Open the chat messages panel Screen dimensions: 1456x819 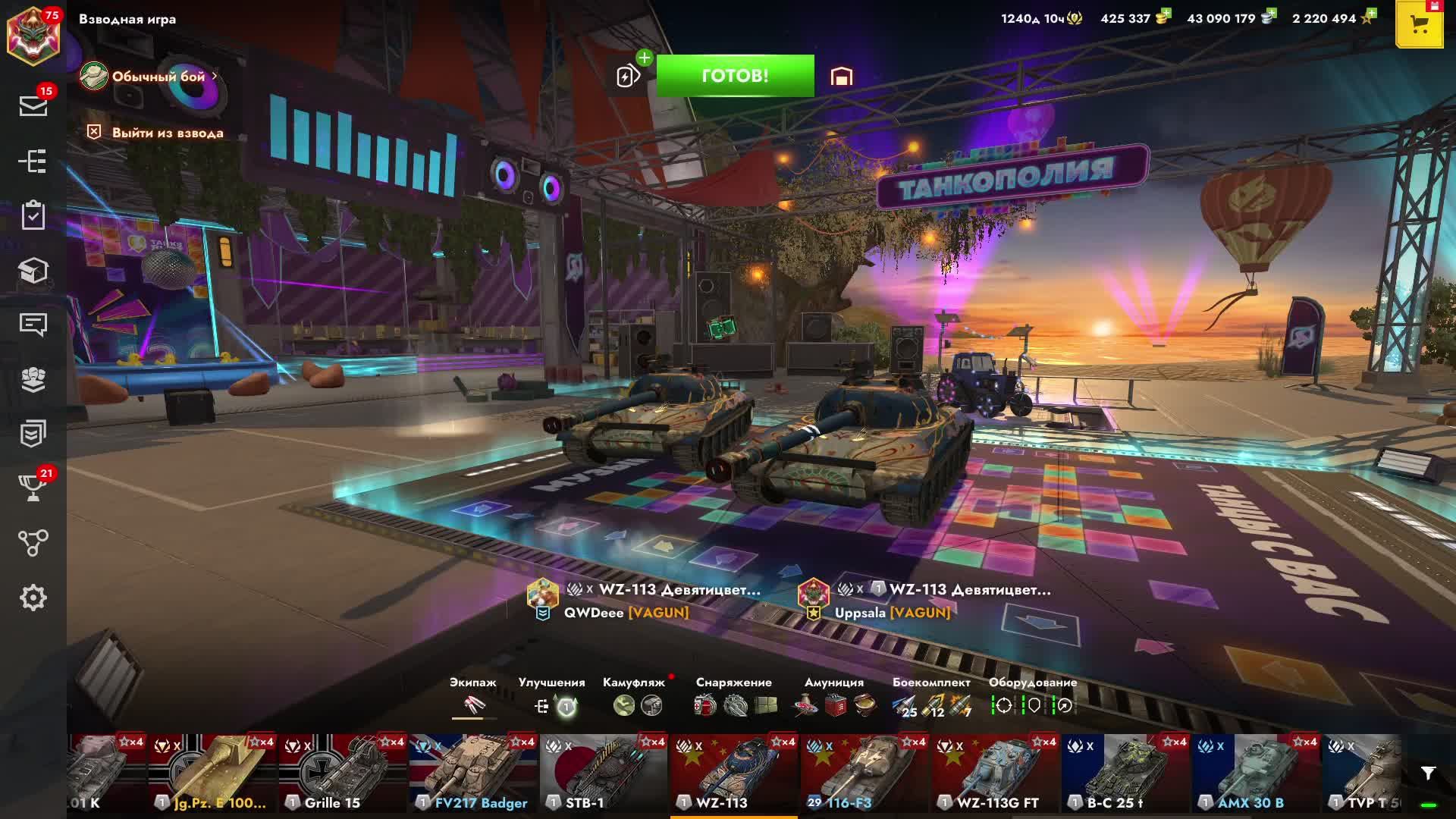point(33,325)
